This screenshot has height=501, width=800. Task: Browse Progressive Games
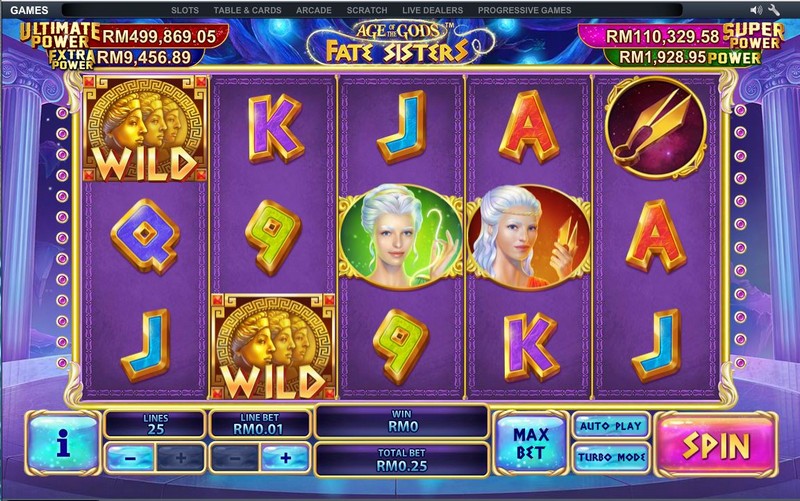coord(524,10)
